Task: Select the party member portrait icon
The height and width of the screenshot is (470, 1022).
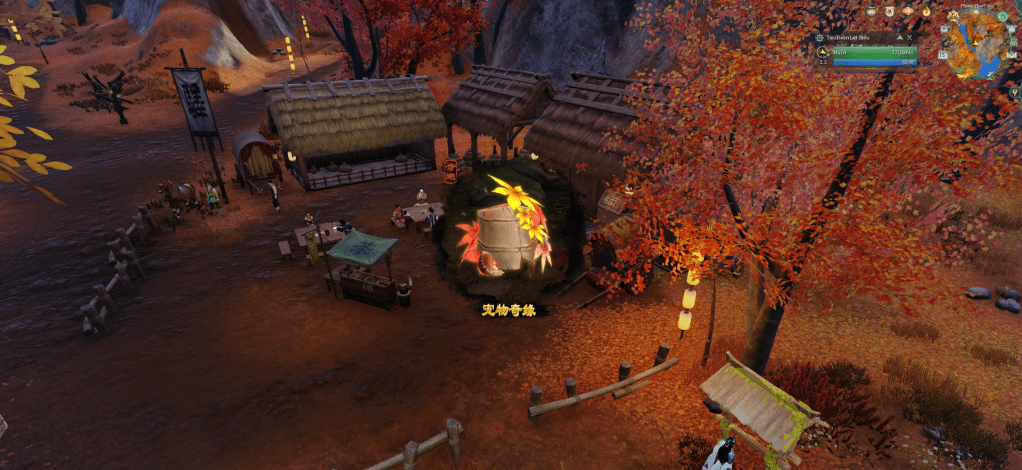Action: tap(822, 52)
